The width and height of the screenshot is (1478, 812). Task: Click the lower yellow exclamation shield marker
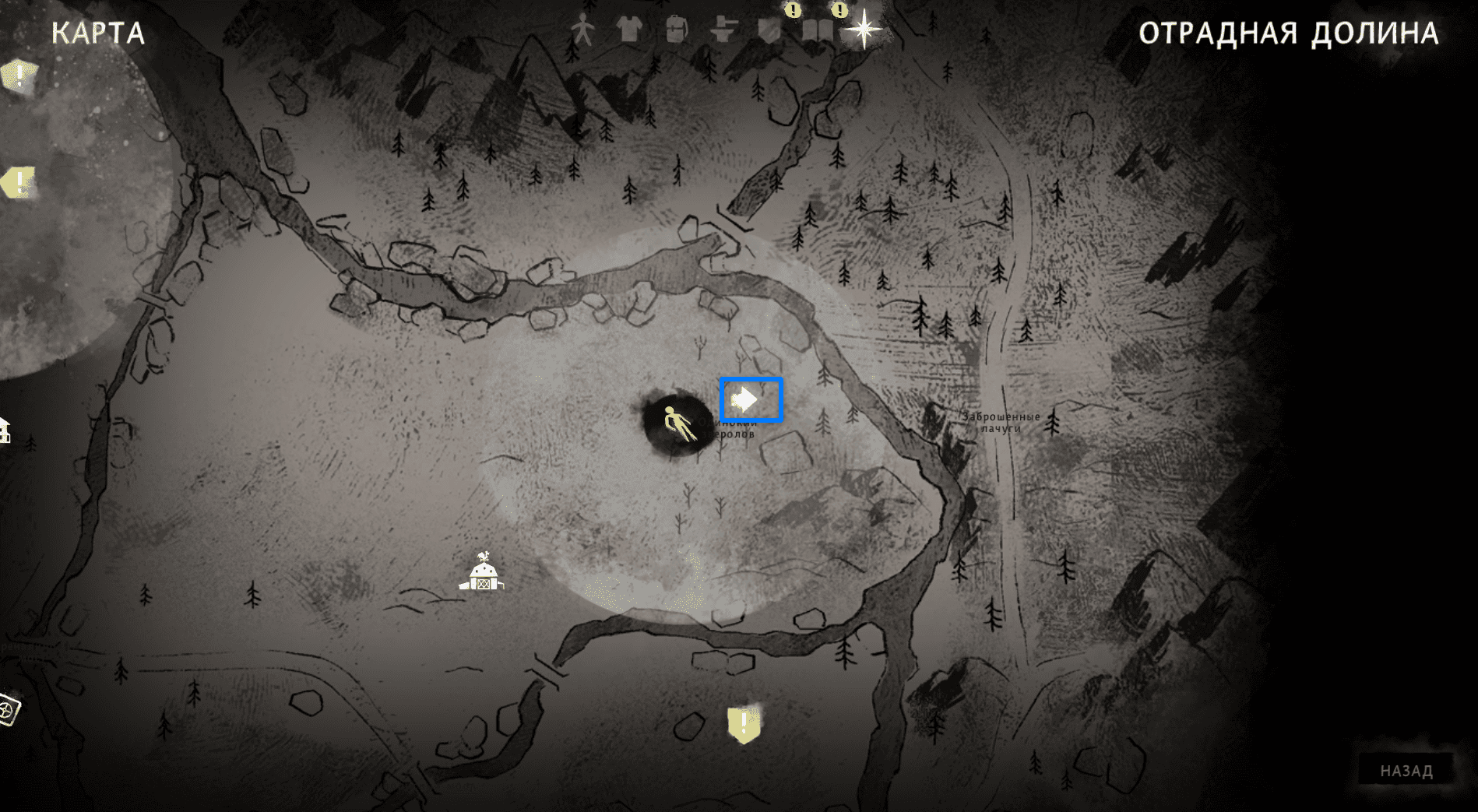(x=744, y=724)
